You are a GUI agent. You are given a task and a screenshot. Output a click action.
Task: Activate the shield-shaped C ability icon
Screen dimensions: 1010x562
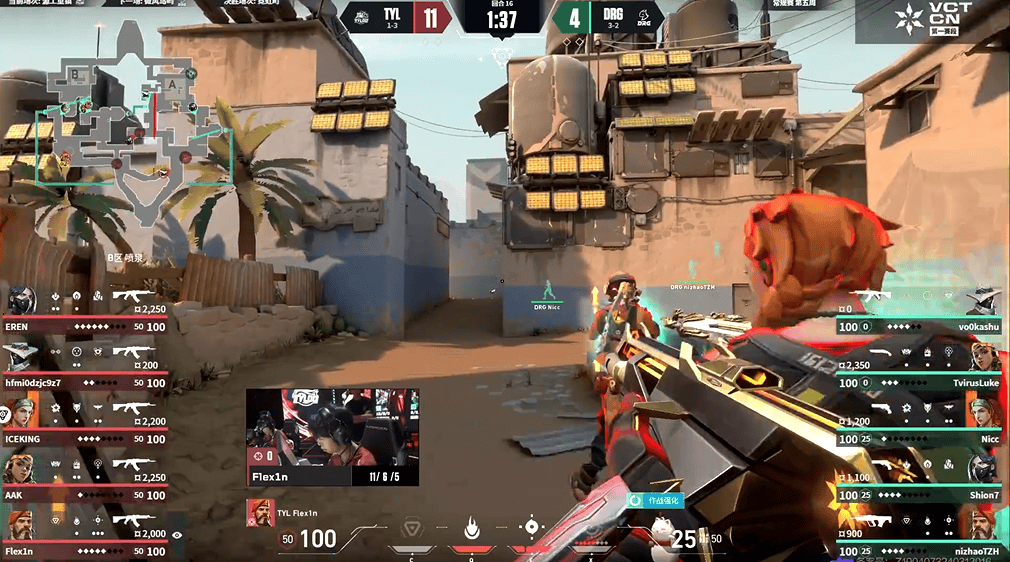click(x=411, y=528)
